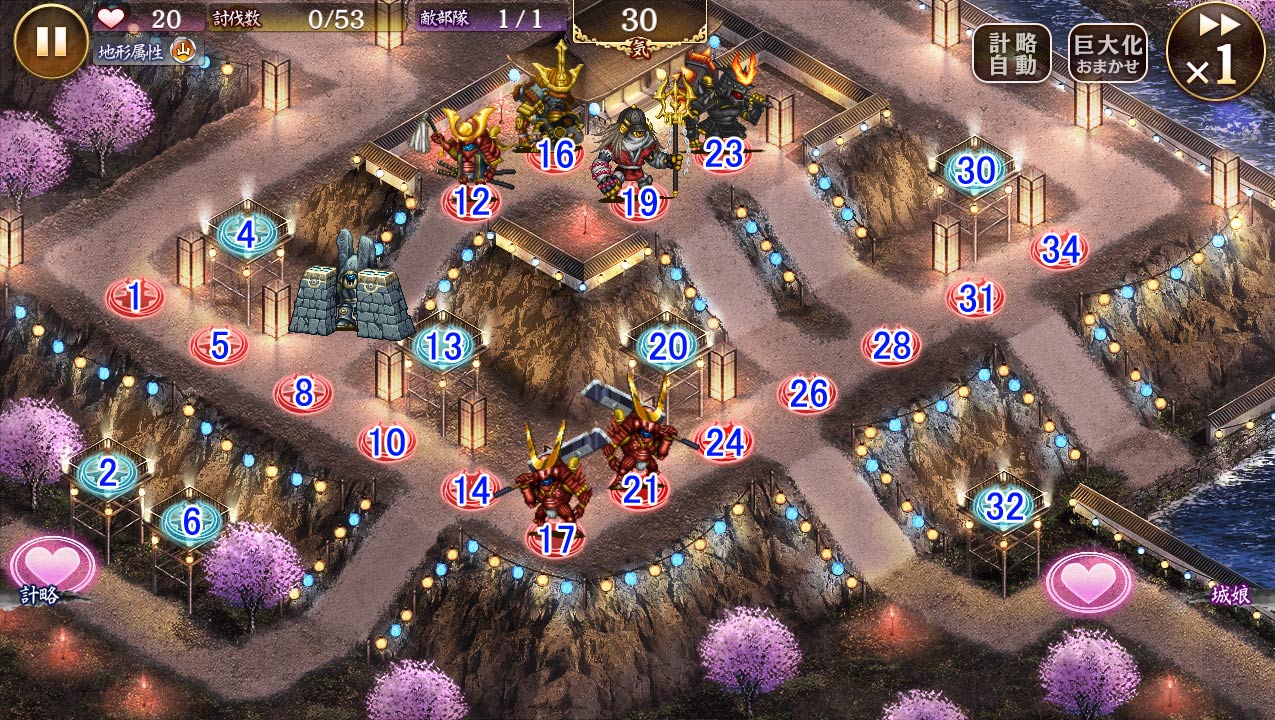1275x720 pixels.
Task: Pause the battle
Action: (x=51, y=41)
